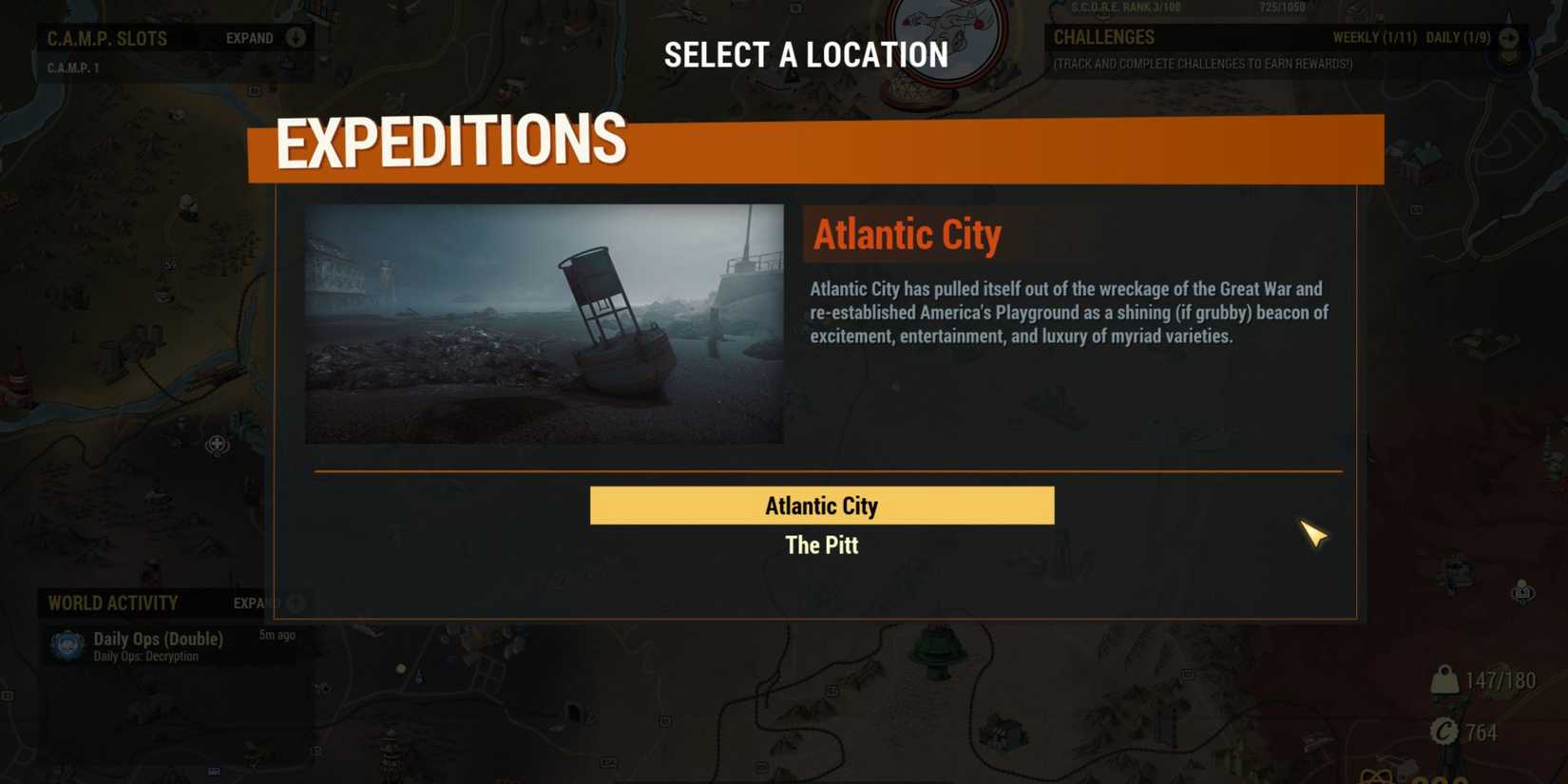Click the Atlantic City heading in orange
Screen dimensions: 1568x784
pyautogui.click(x=907, y=234)
